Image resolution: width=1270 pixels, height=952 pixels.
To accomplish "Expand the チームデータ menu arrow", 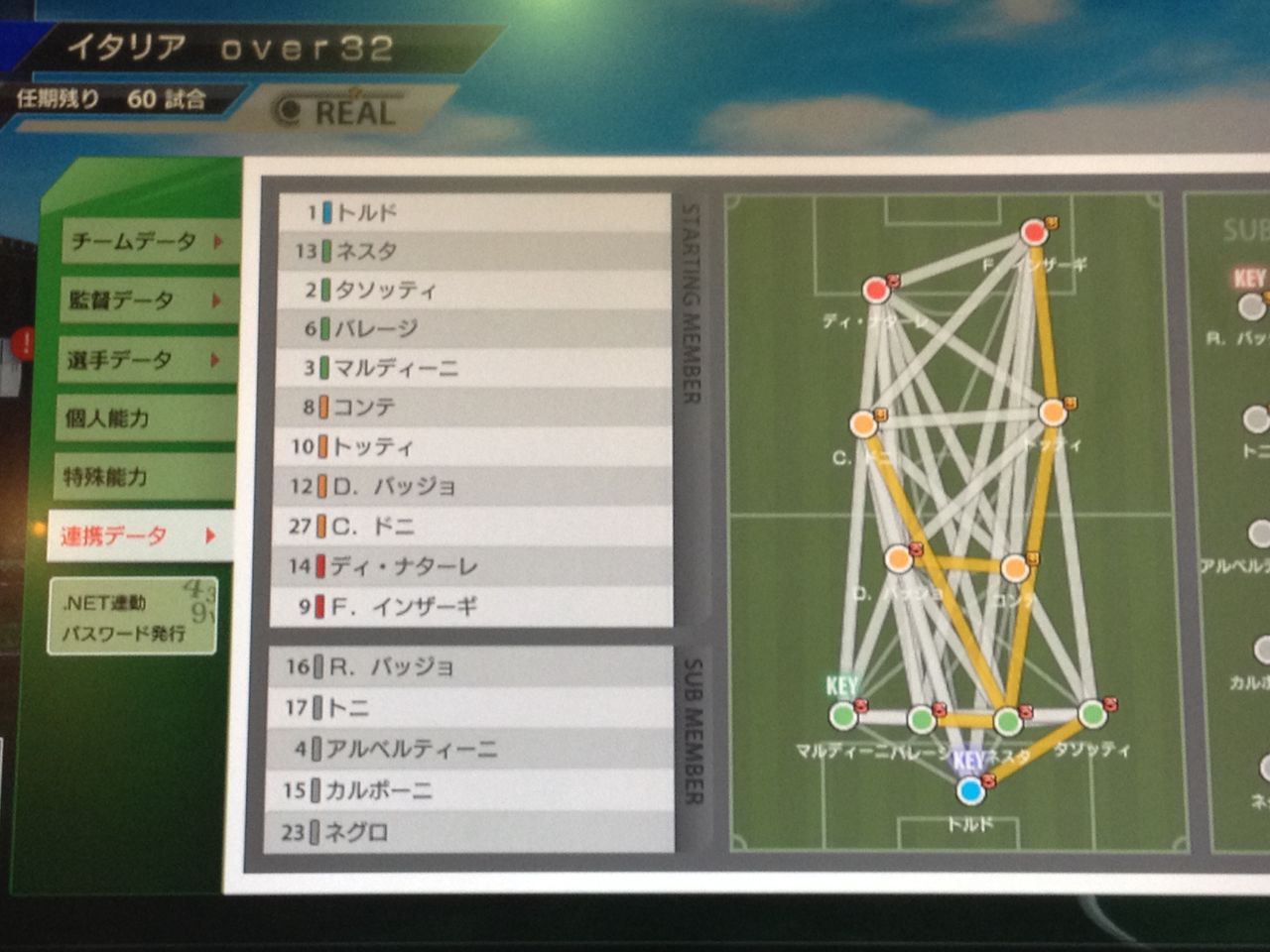I will pos(217,240).
